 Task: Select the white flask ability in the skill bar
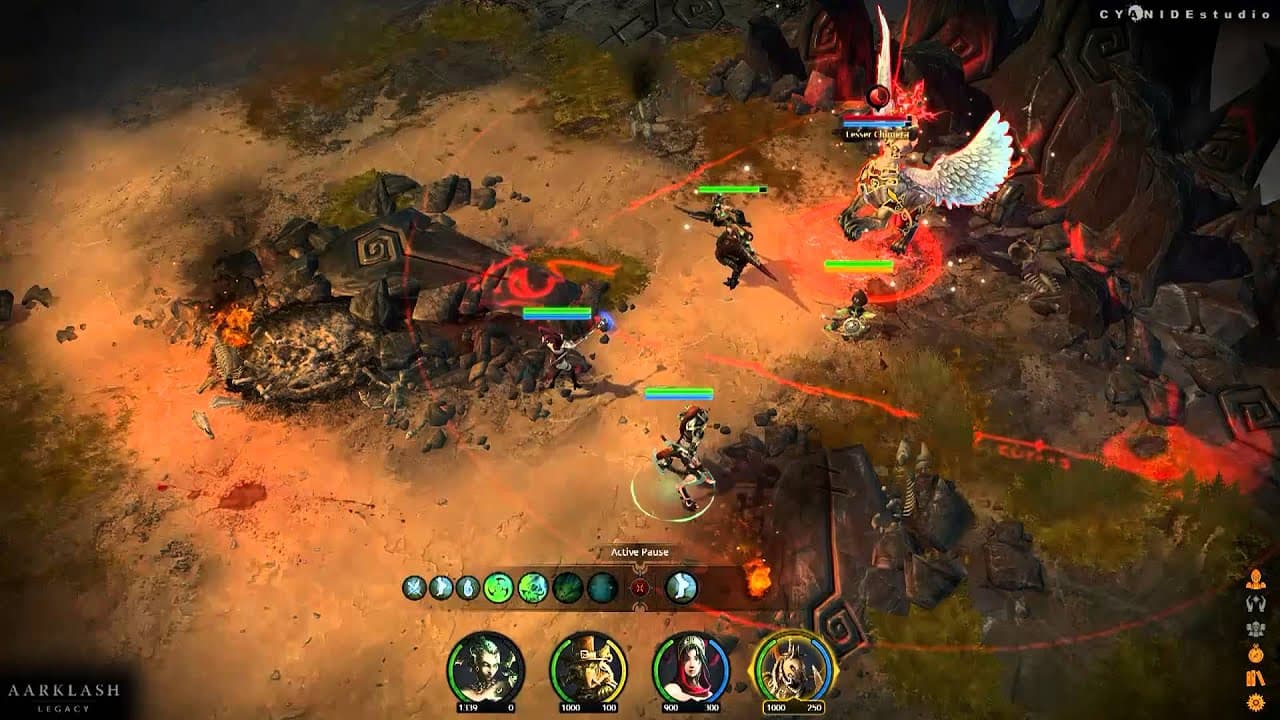pos(465,587)
